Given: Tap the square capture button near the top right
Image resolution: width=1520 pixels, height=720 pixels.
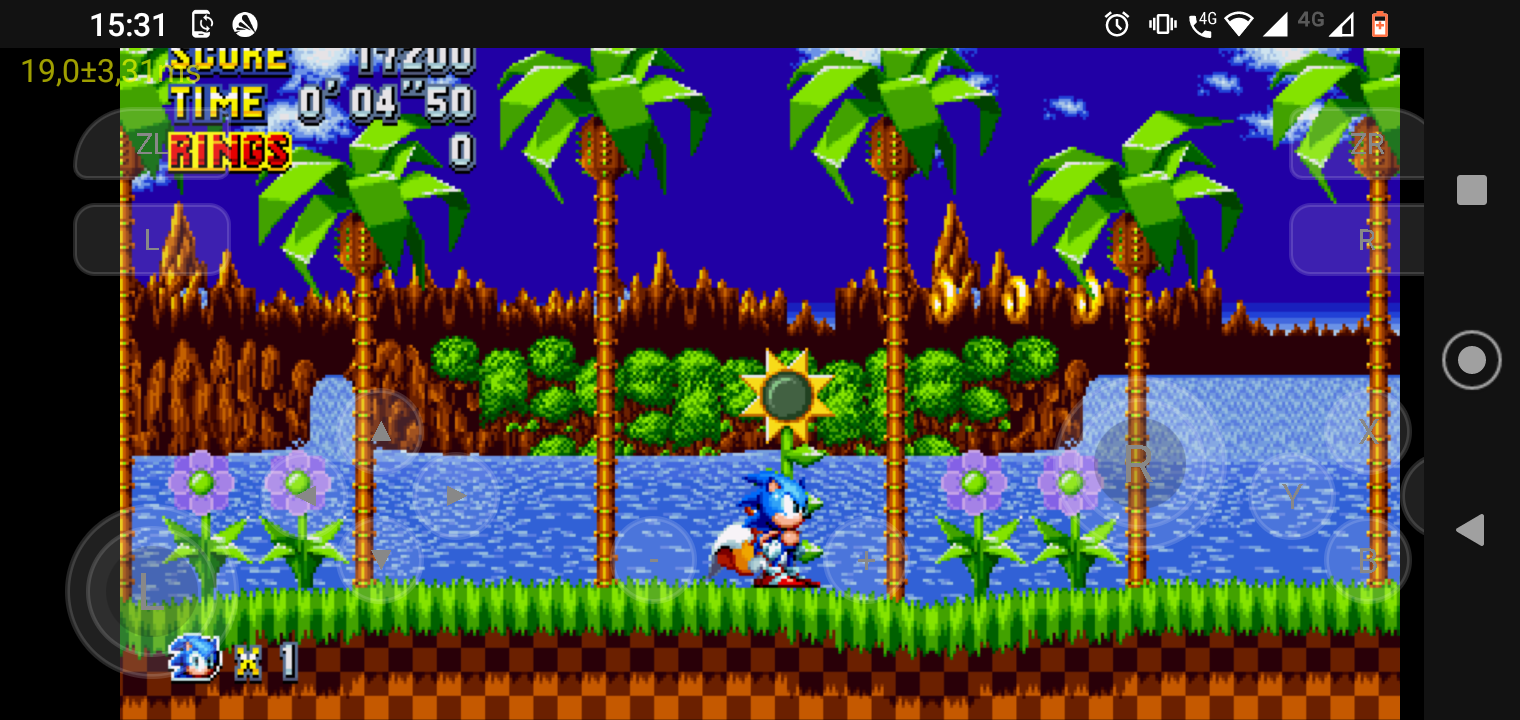Looking at the screenshot, I should pyautogui.click(x=1471, y=189).
